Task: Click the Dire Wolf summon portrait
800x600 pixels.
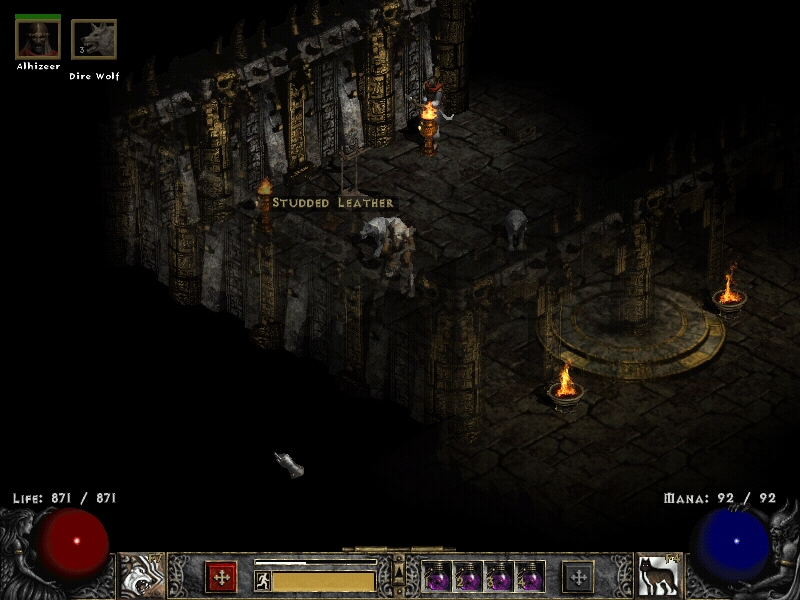Action: click(x=94, y=40)
